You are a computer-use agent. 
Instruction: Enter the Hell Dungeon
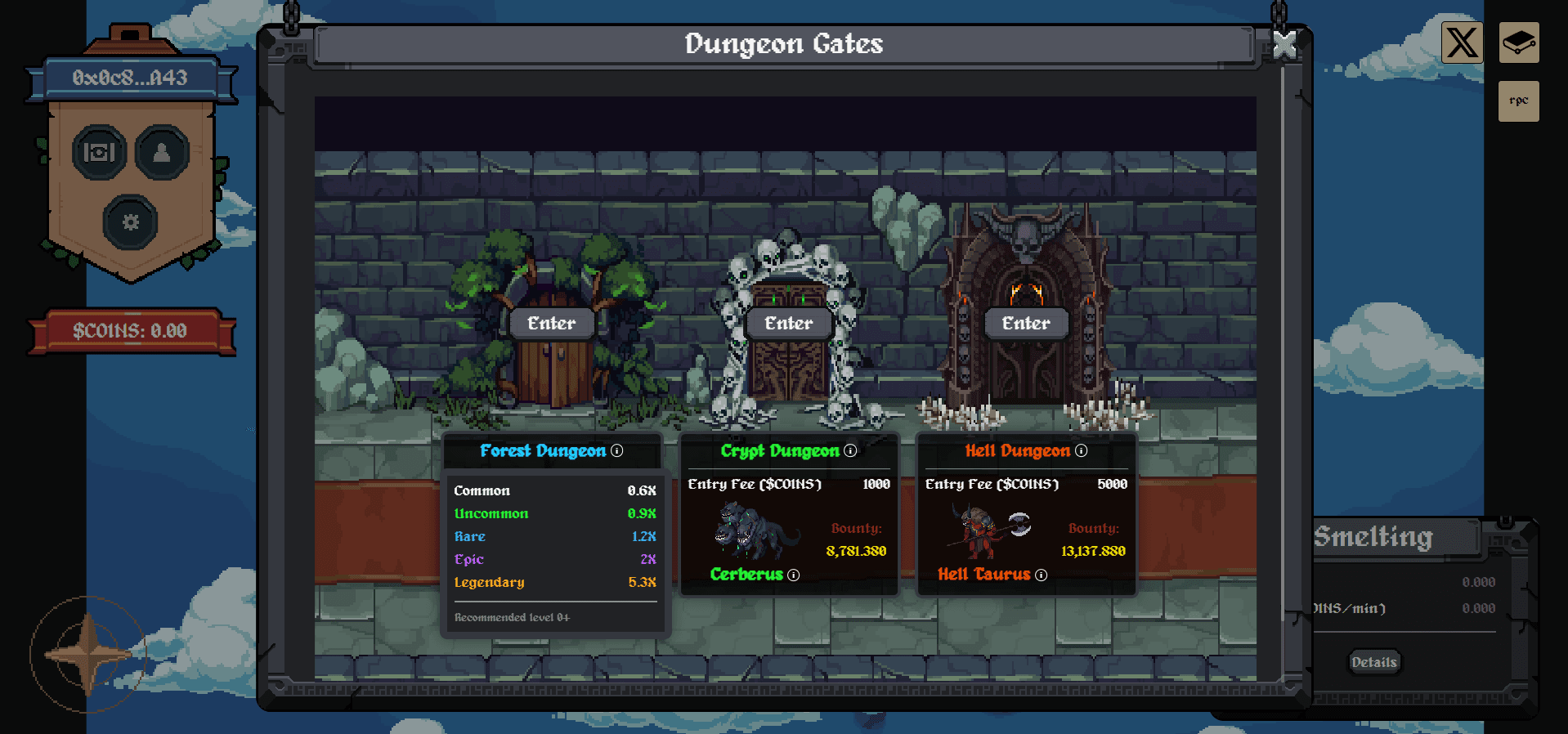[1025, 323]
